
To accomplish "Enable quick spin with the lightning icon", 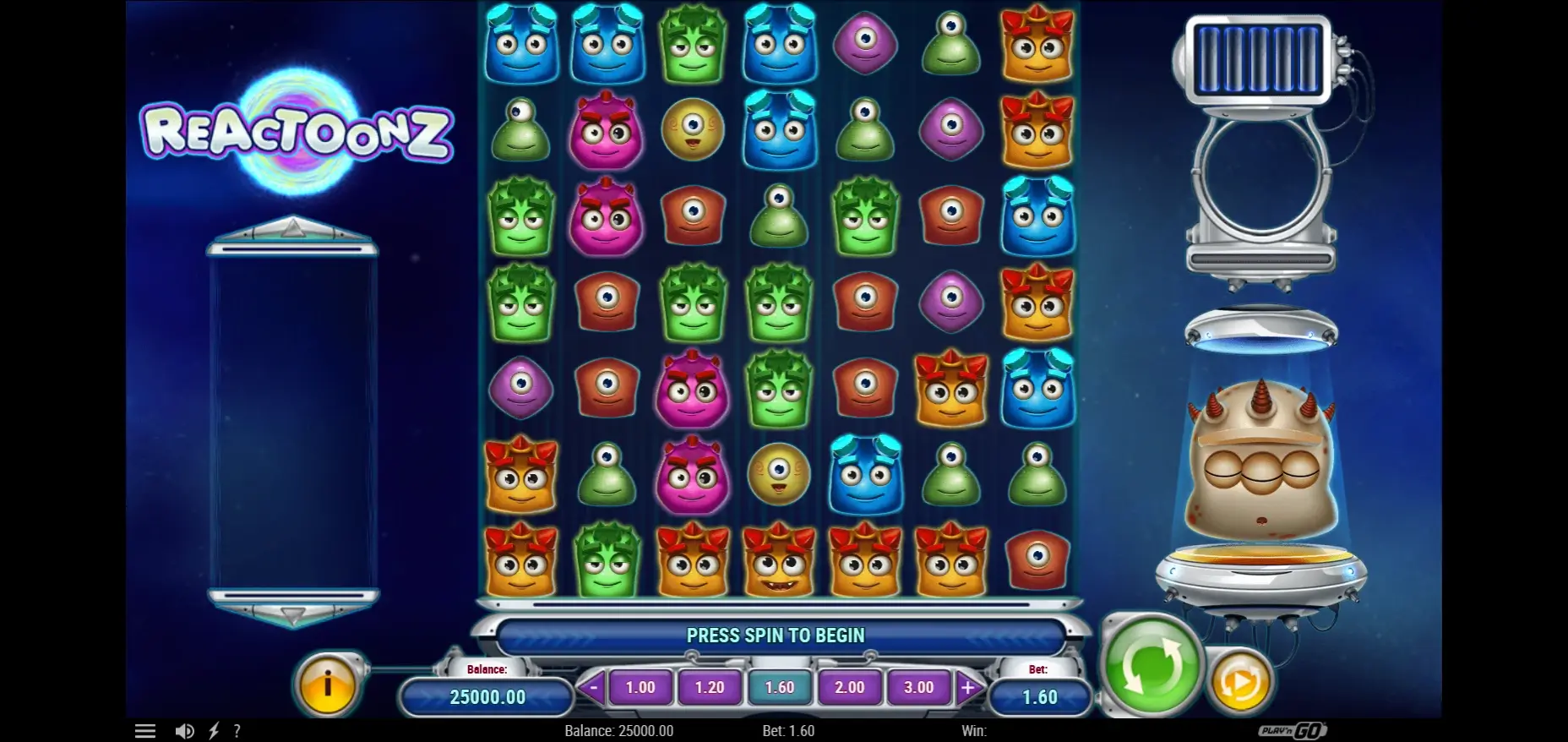I will (x=213, y=730).
